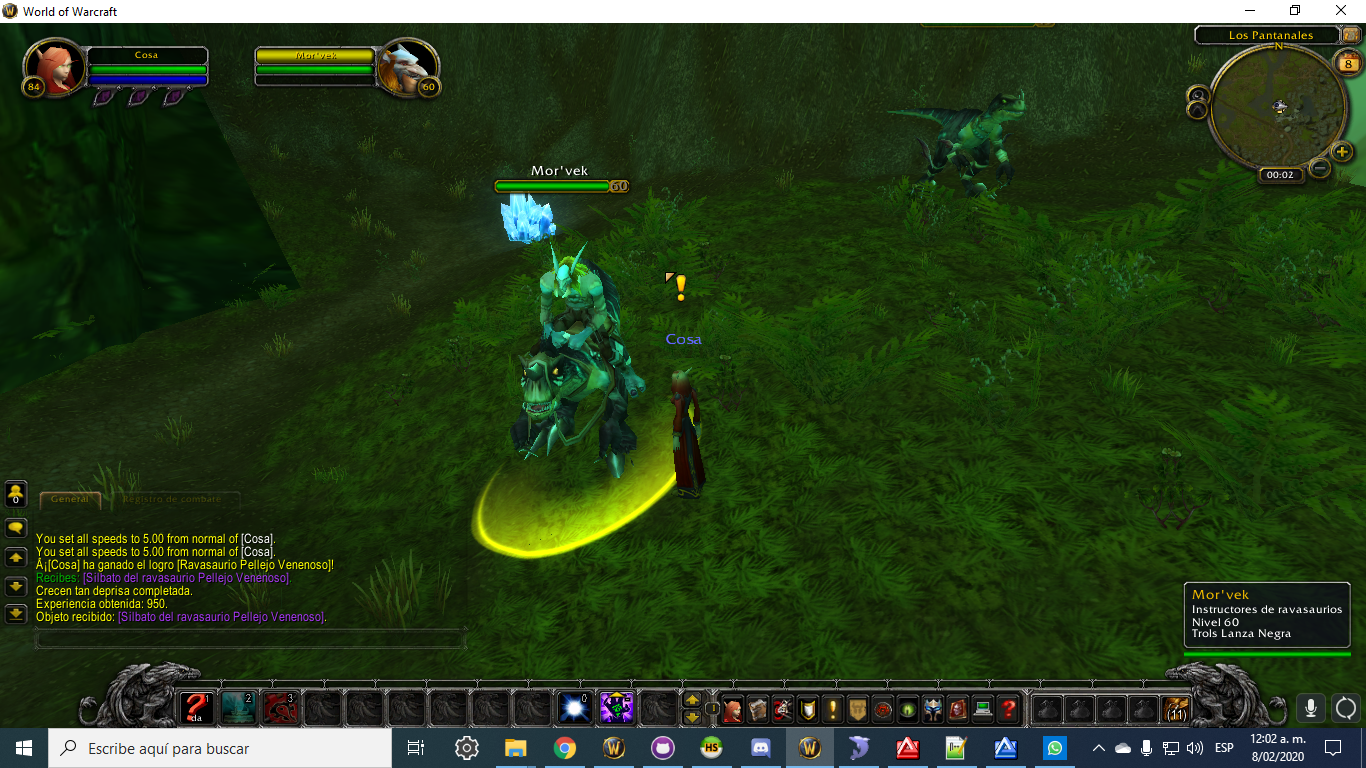Screen dimensions: 1366x768
Task: Mute the microphone icon on the taskbar
Action: pyautogui.click(x=1147, y=747)
